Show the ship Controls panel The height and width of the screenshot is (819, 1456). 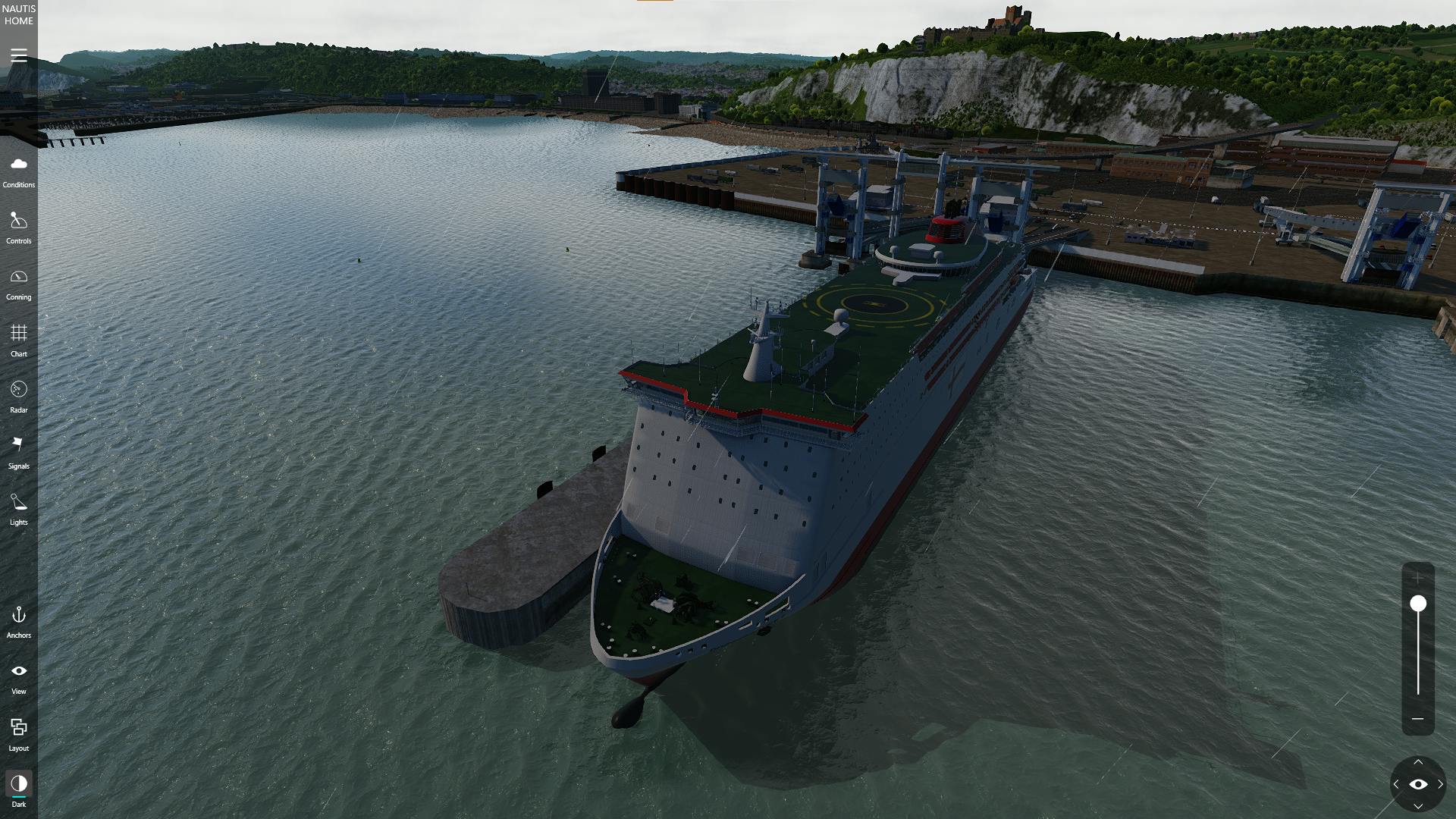(x=19, y=227)
